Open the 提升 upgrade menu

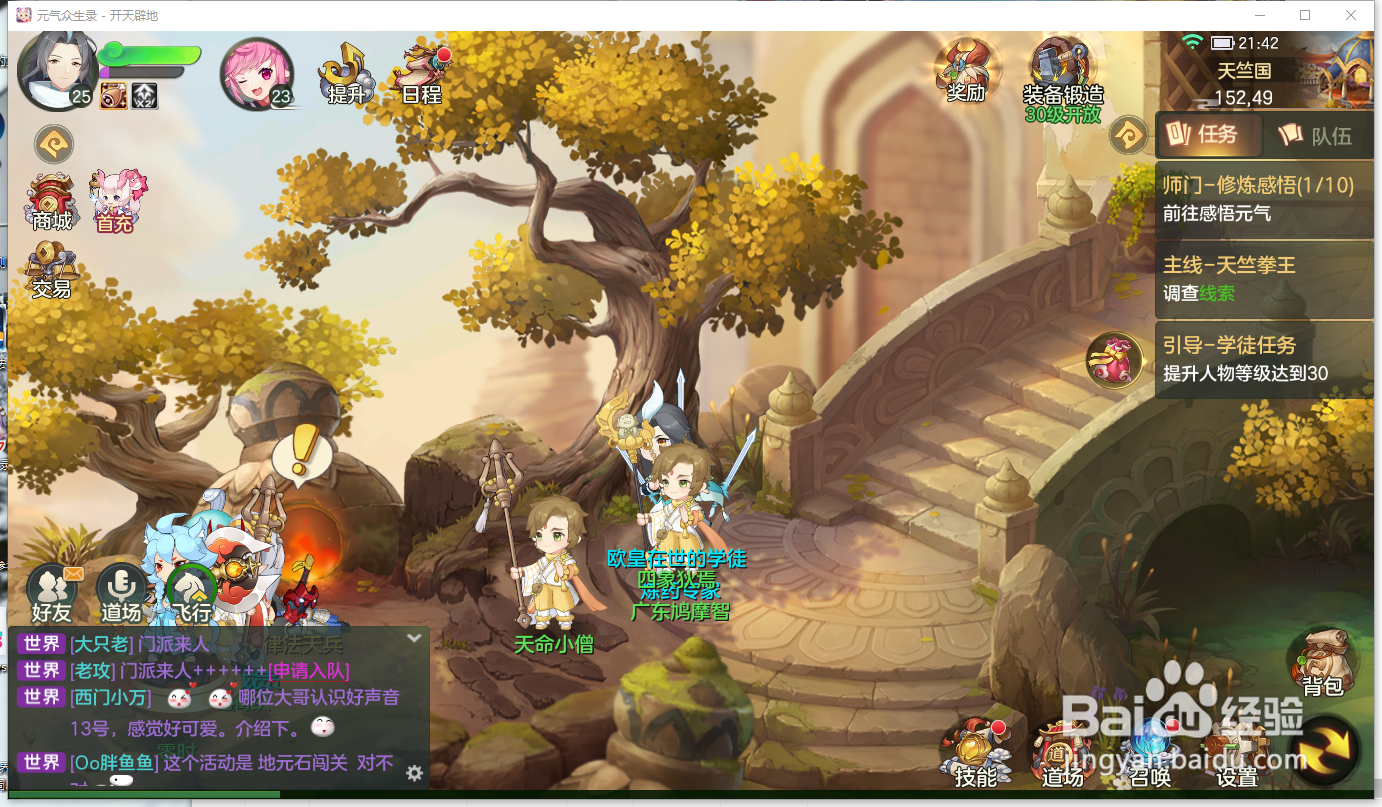tap(345, 72)
